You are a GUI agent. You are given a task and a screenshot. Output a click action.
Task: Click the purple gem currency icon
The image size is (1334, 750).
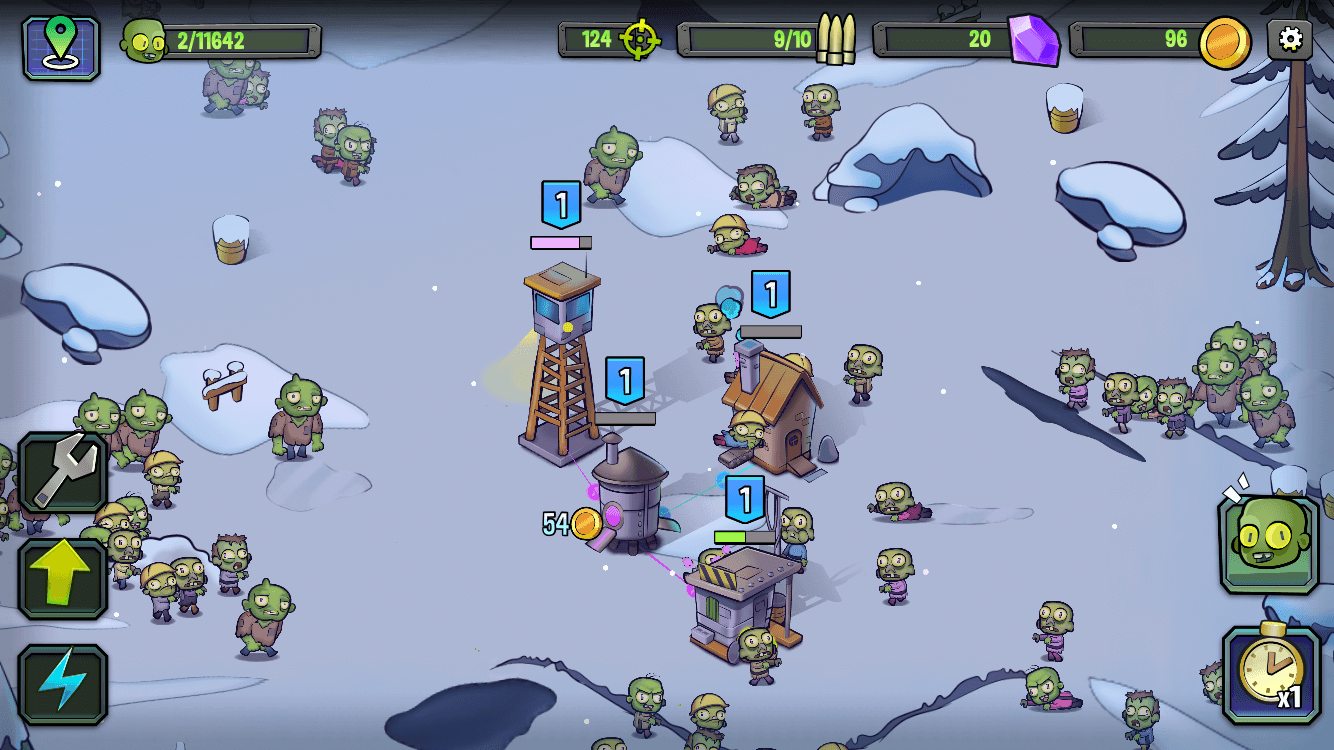1033,40
